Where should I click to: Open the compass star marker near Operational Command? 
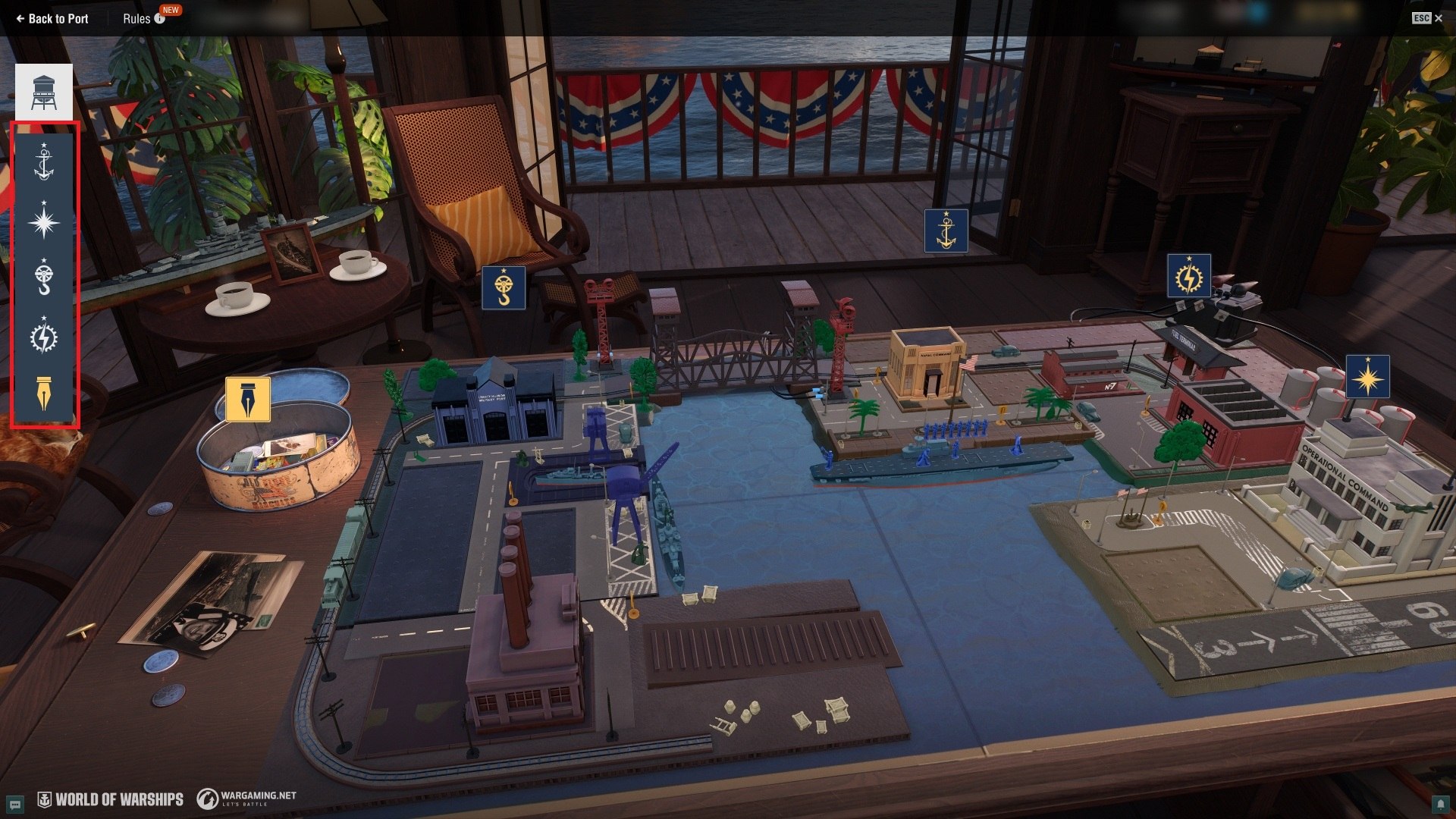coord(1367,377)
